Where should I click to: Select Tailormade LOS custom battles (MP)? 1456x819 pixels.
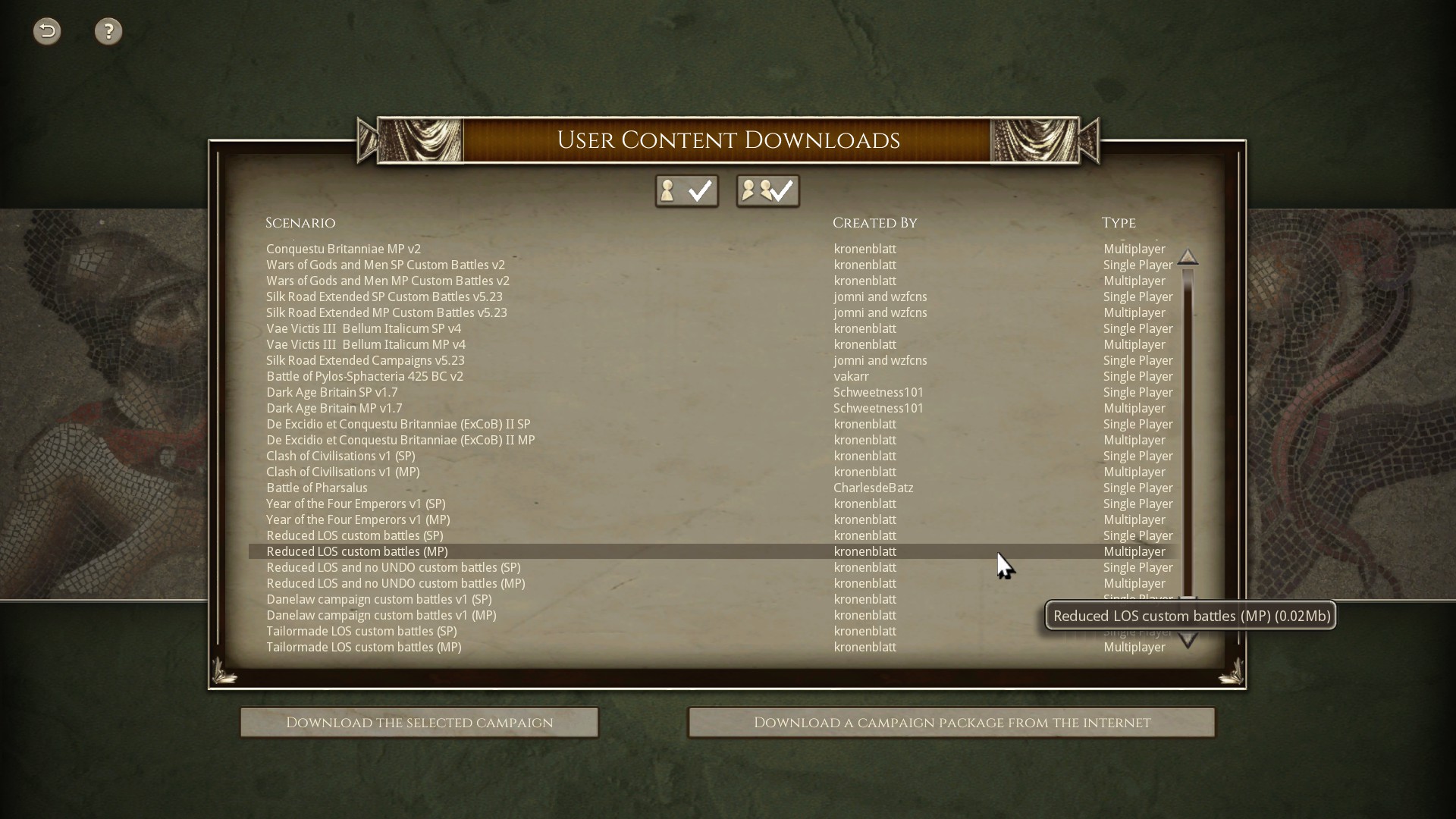[x=363, y=647]
